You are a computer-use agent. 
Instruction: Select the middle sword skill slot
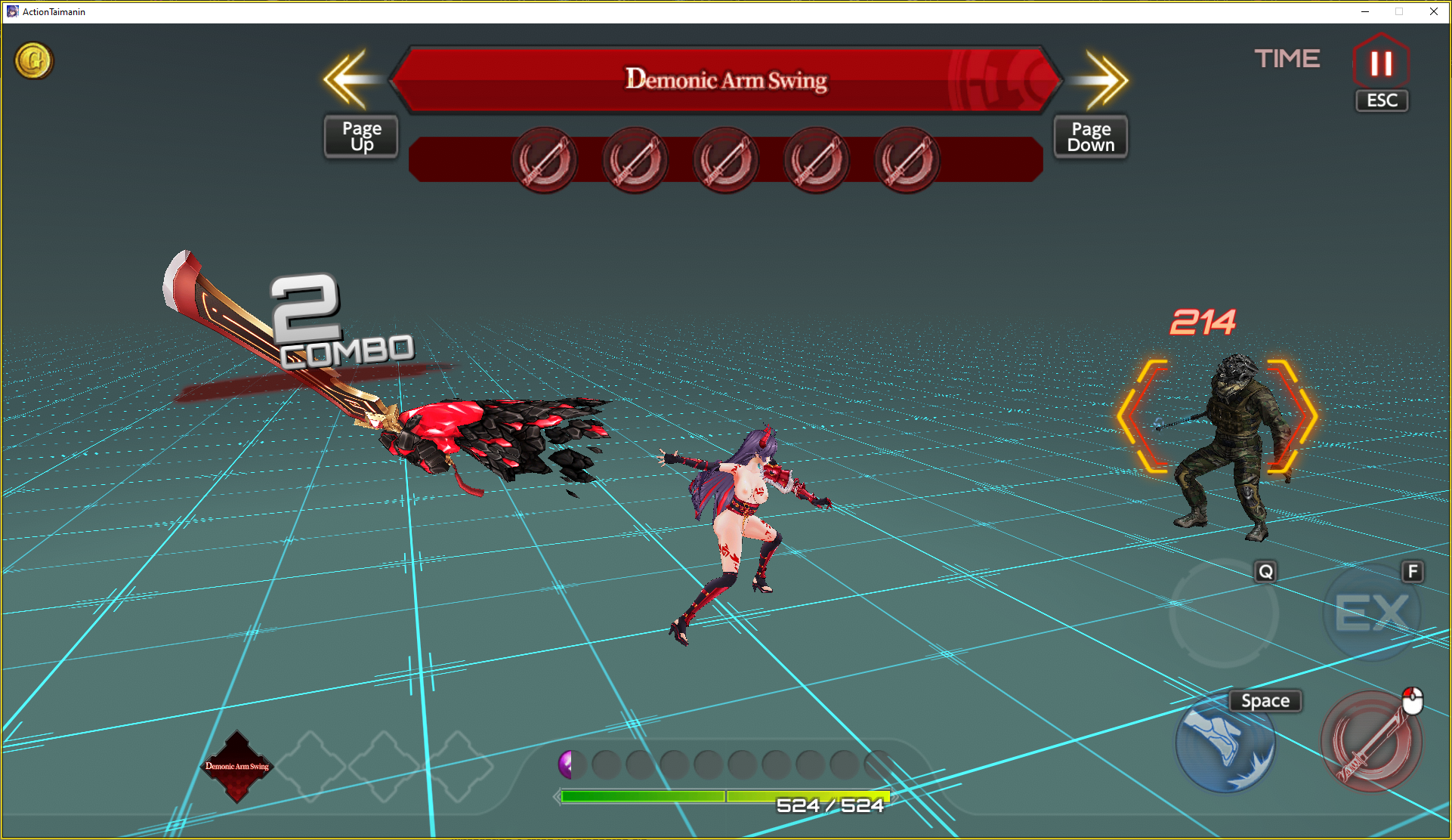tap(725, 159)
